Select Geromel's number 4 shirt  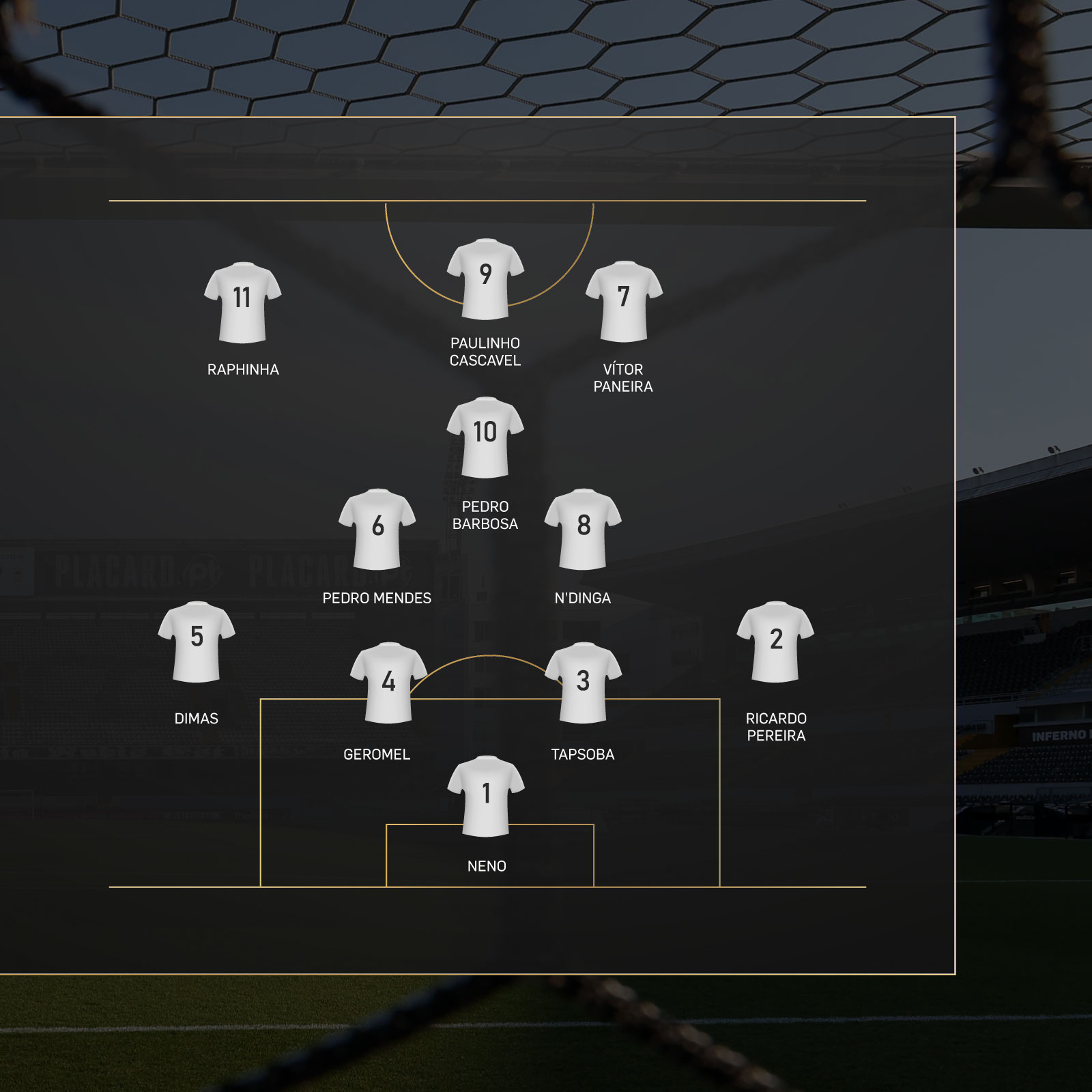(388, 682)
